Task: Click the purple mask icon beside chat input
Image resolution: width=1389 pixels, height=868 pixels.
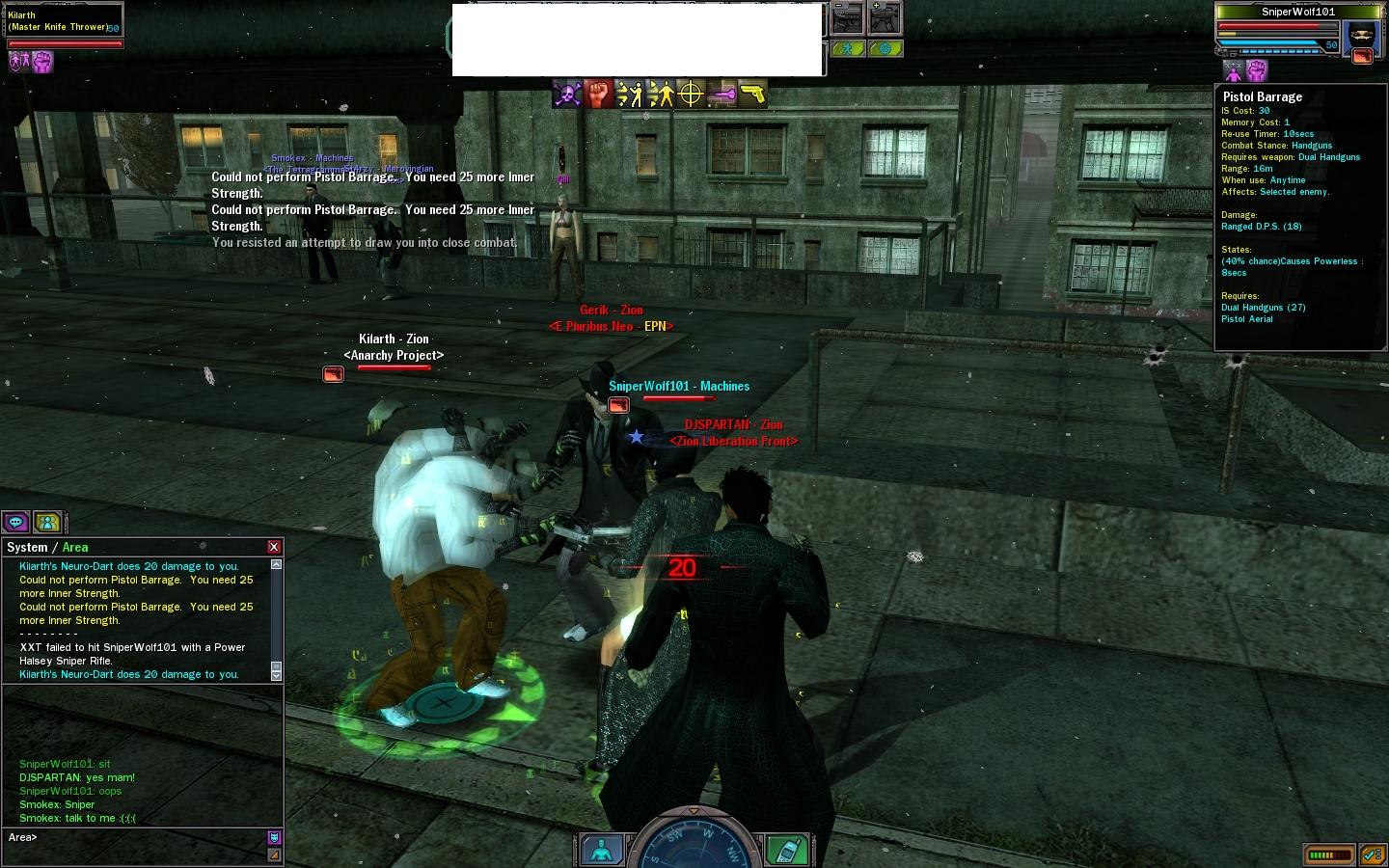Action: (x=274, y=837)
